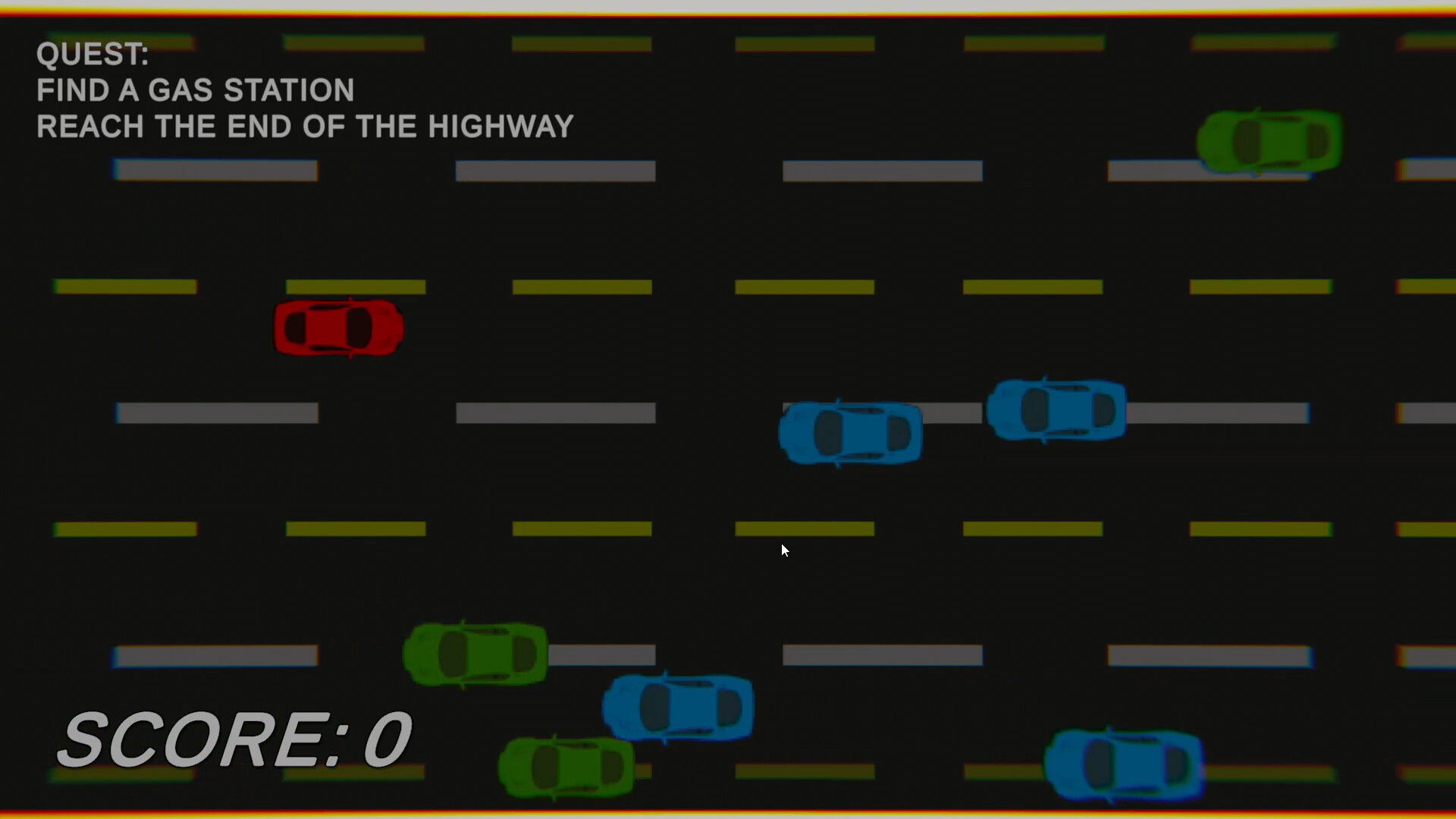Screen dimensions: 1456x819
Task: Toggle the quest line FIND A GAS STATION
Action: pos(195,89)
